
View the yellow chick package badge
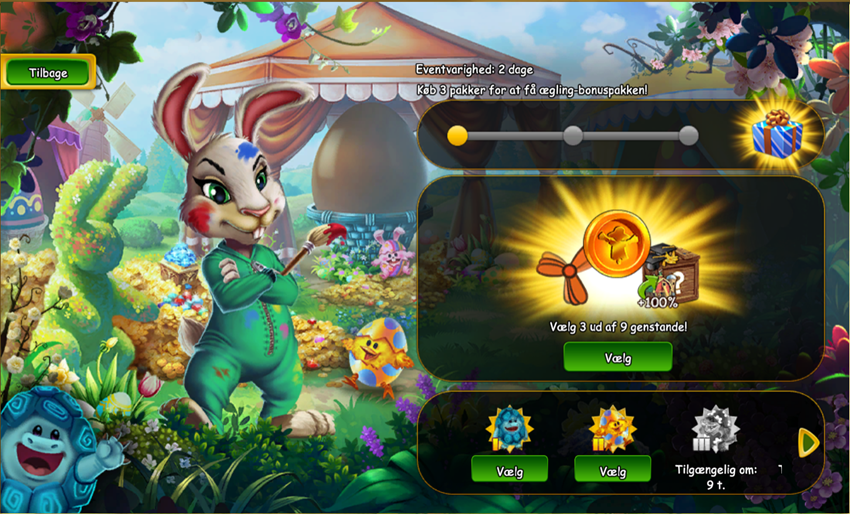[612, 429]
